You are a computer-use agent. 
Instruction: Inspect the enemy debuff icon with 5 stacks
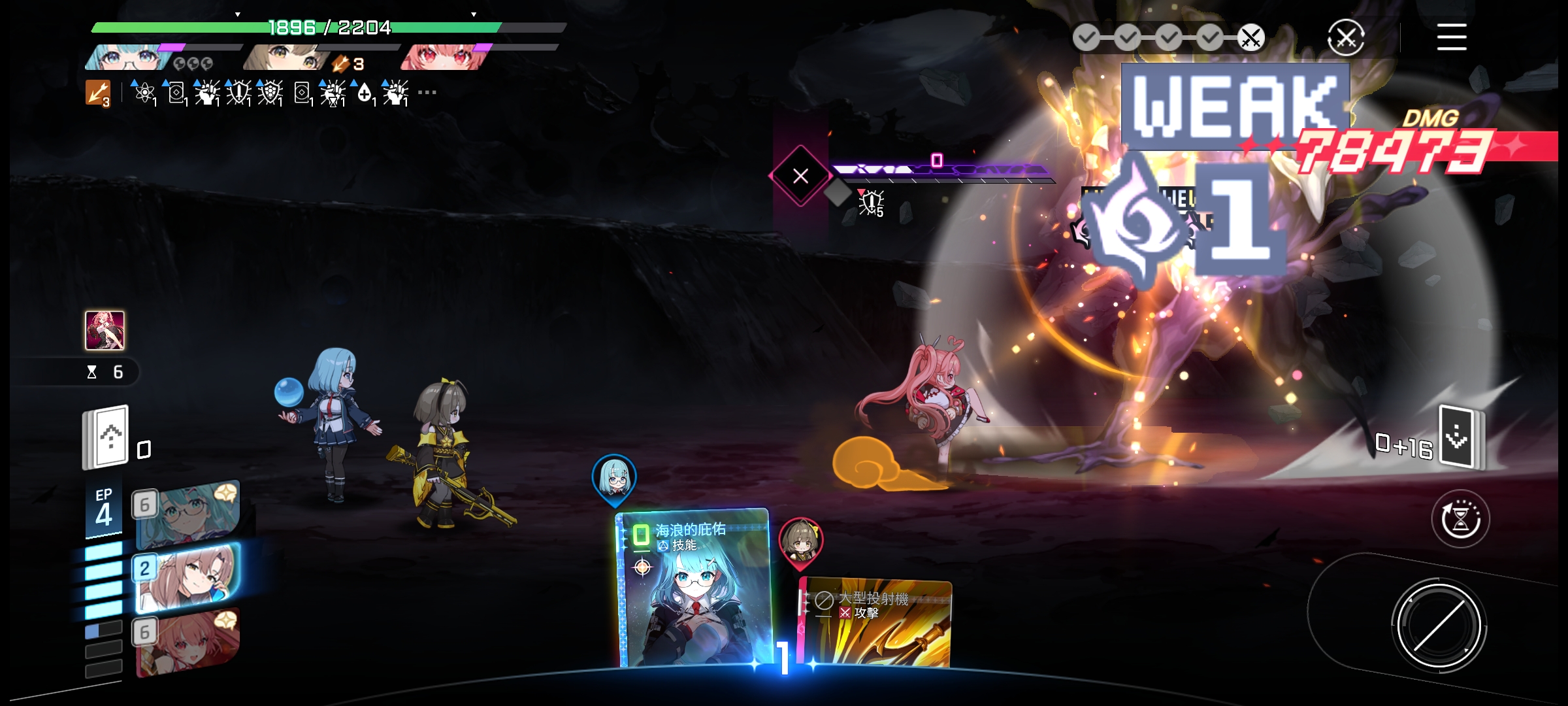click(x=871, y=203)
